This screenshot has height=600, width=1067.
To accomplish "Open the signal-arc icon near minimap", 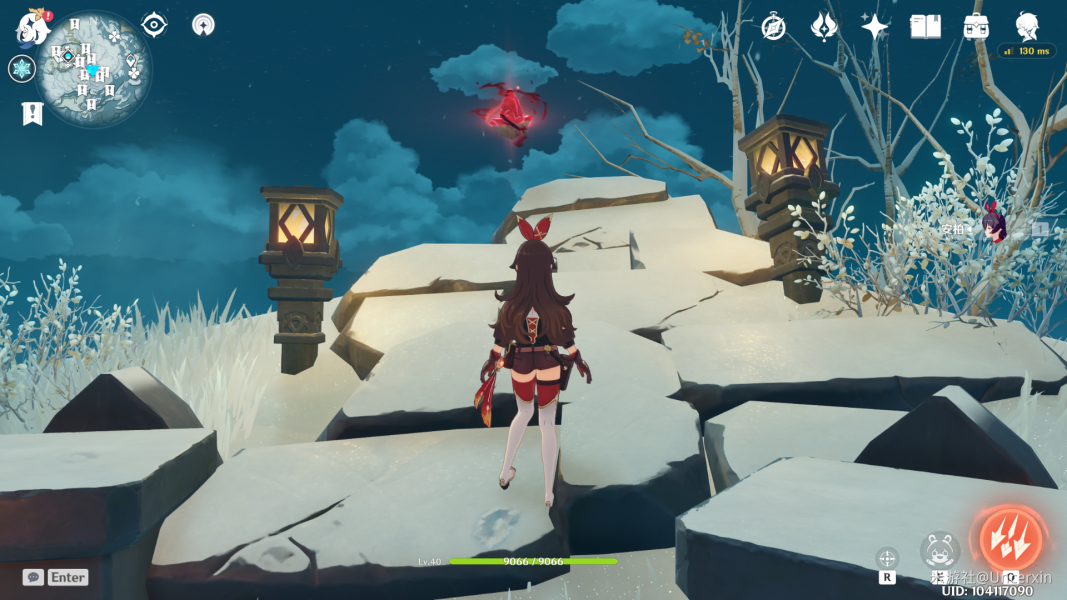I will pyautogui.click(x=203, y=25).
